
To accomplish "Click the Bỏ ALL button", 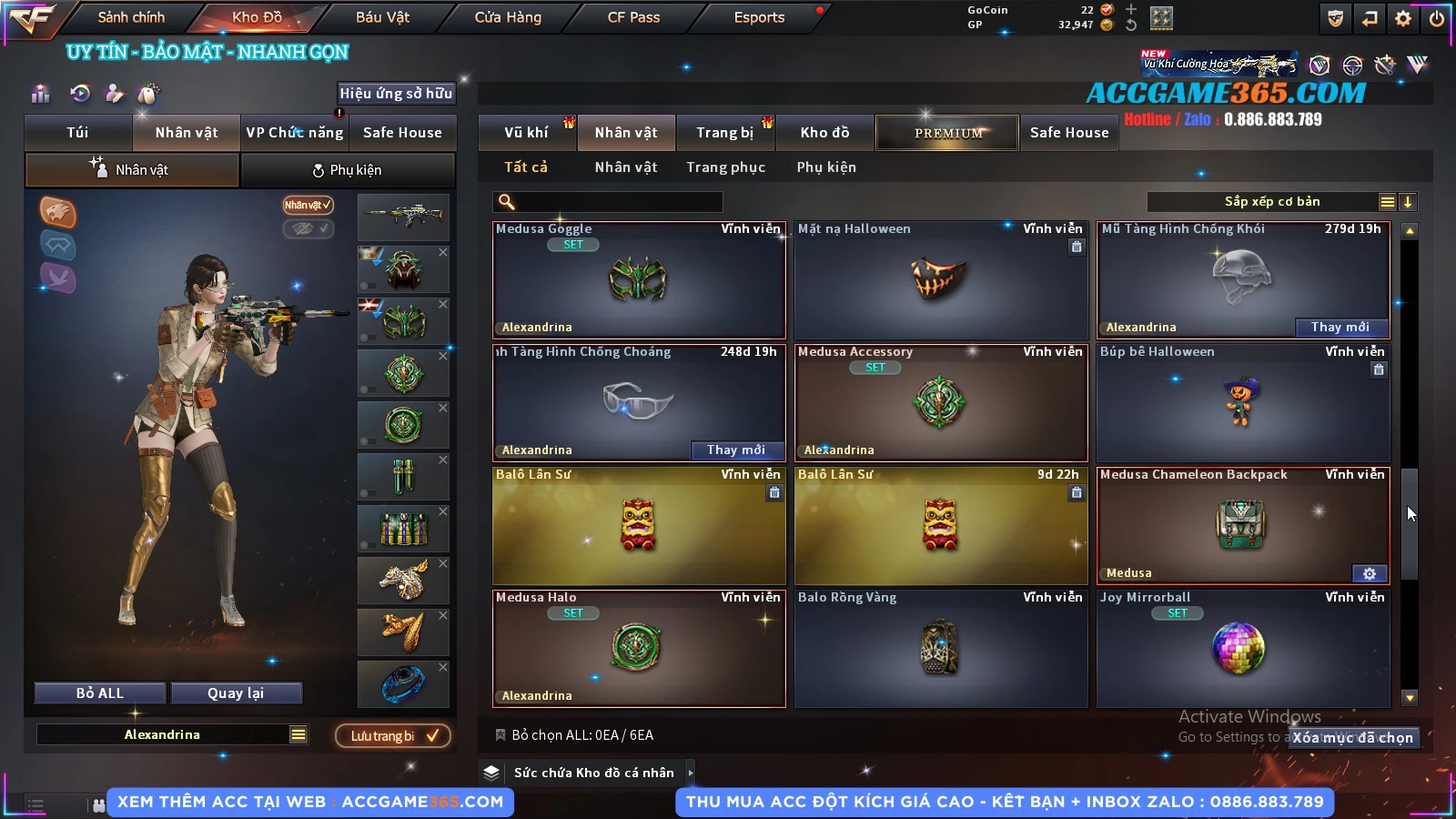I will [x=100, y=693].
